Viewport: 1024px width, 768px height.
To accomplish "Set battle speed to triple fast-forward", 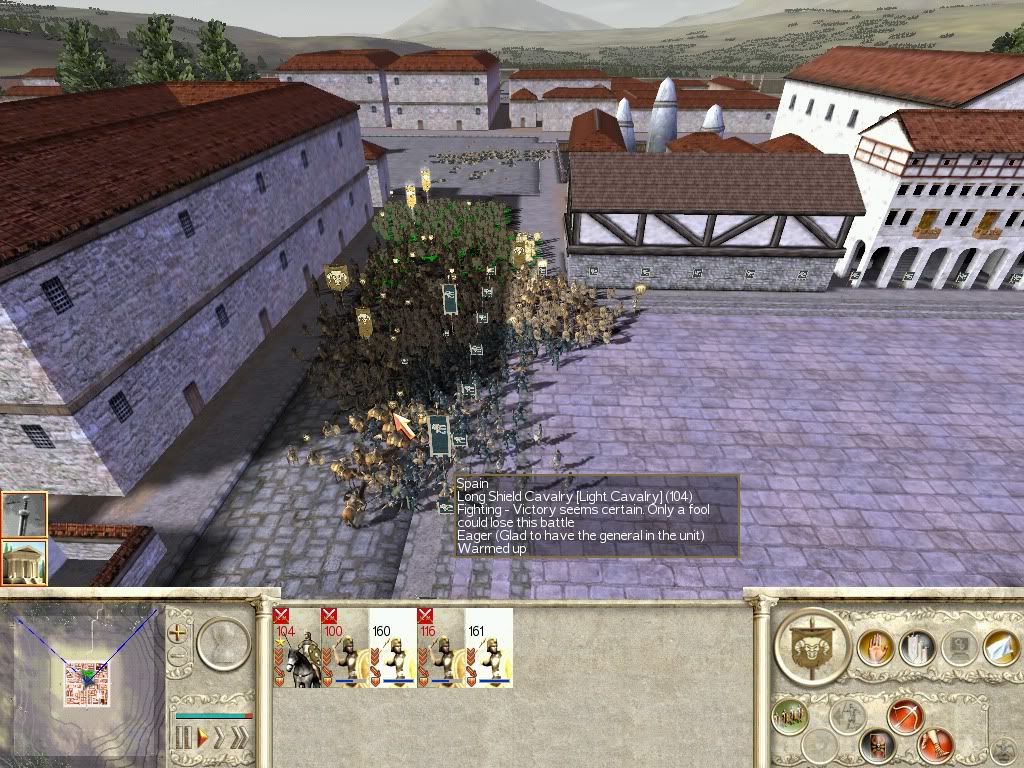I will tap(239, 740).
